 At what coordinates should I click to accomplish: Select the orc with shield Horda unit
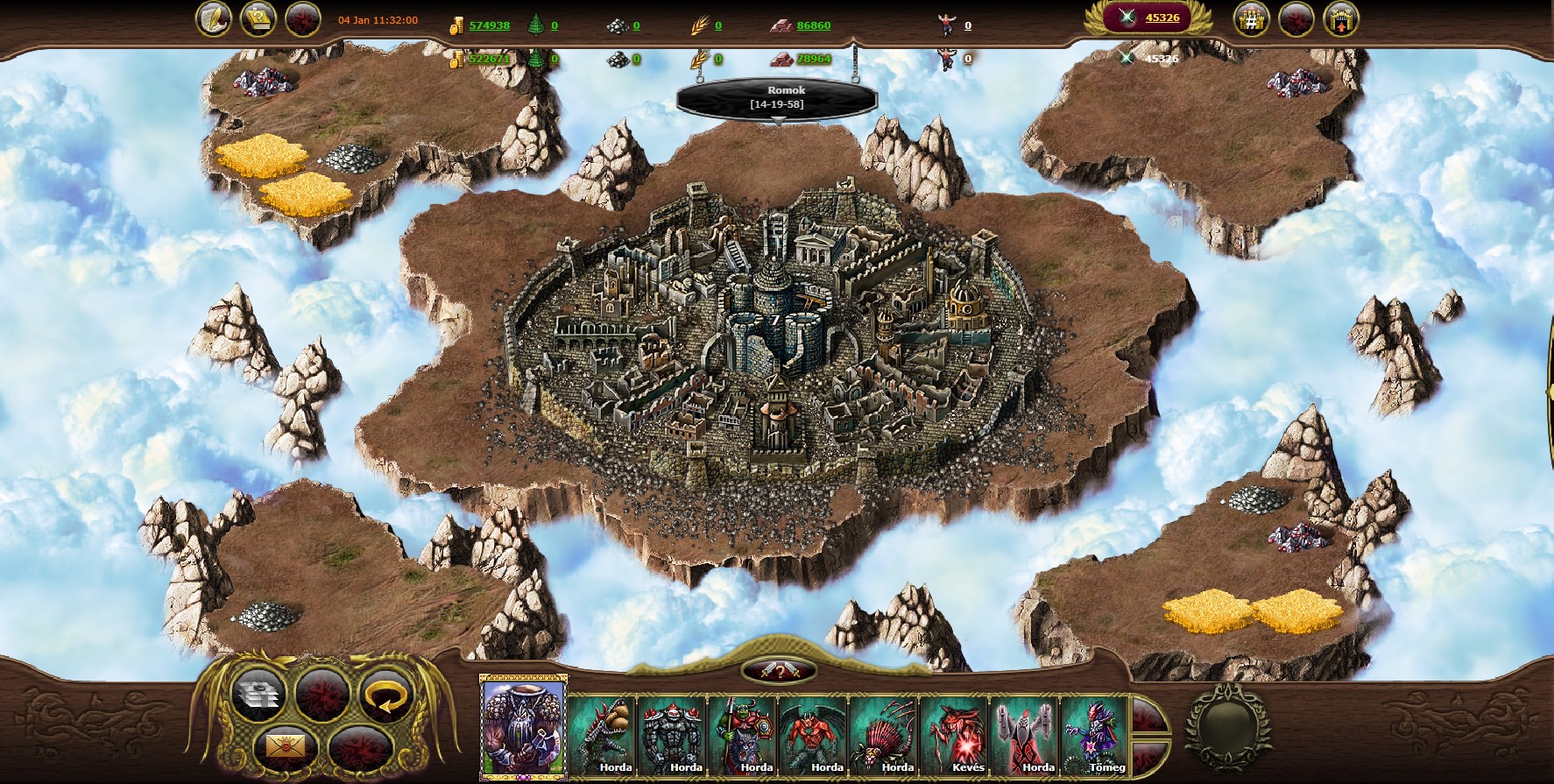point(742,734)
